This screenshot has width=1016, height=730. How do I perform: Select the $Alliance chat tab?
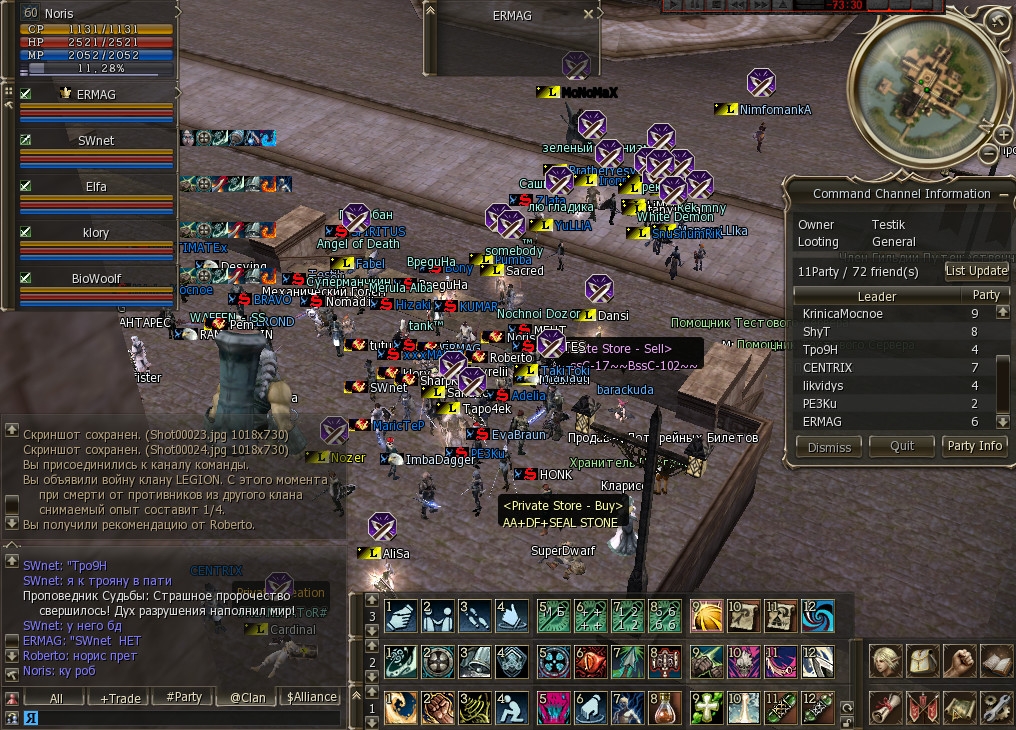pyautogui.click(x=311, y=698)
